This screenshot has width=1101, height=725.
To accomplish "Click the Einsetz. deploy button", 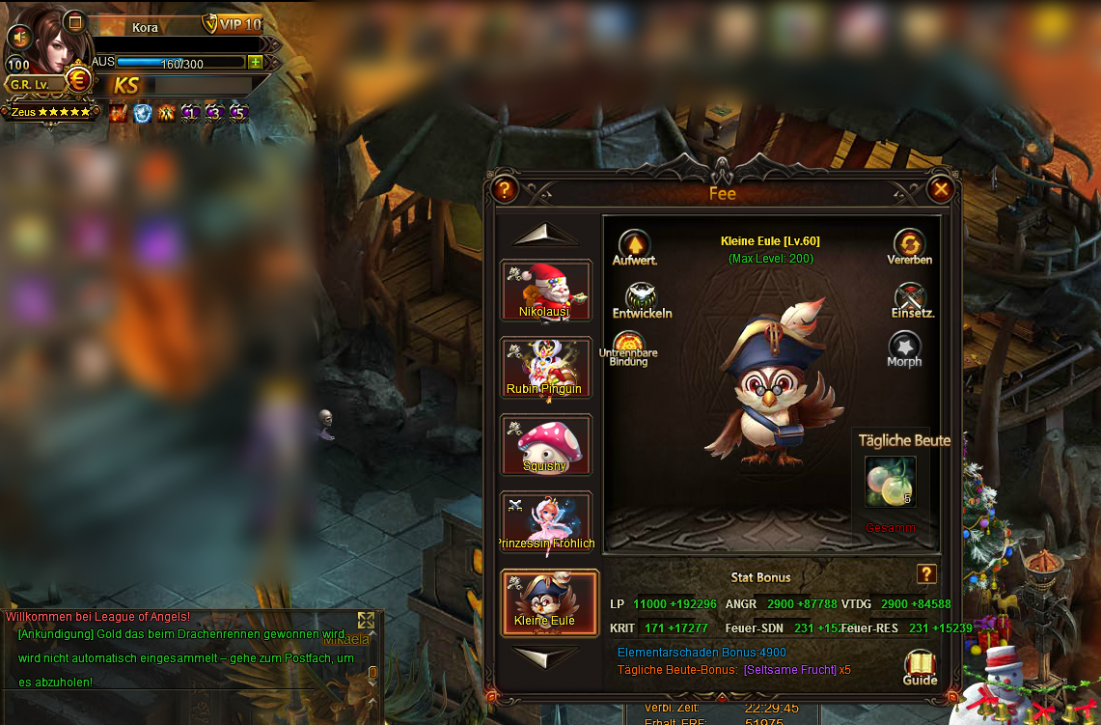I will pyautogui.click(x=911, y=298).
